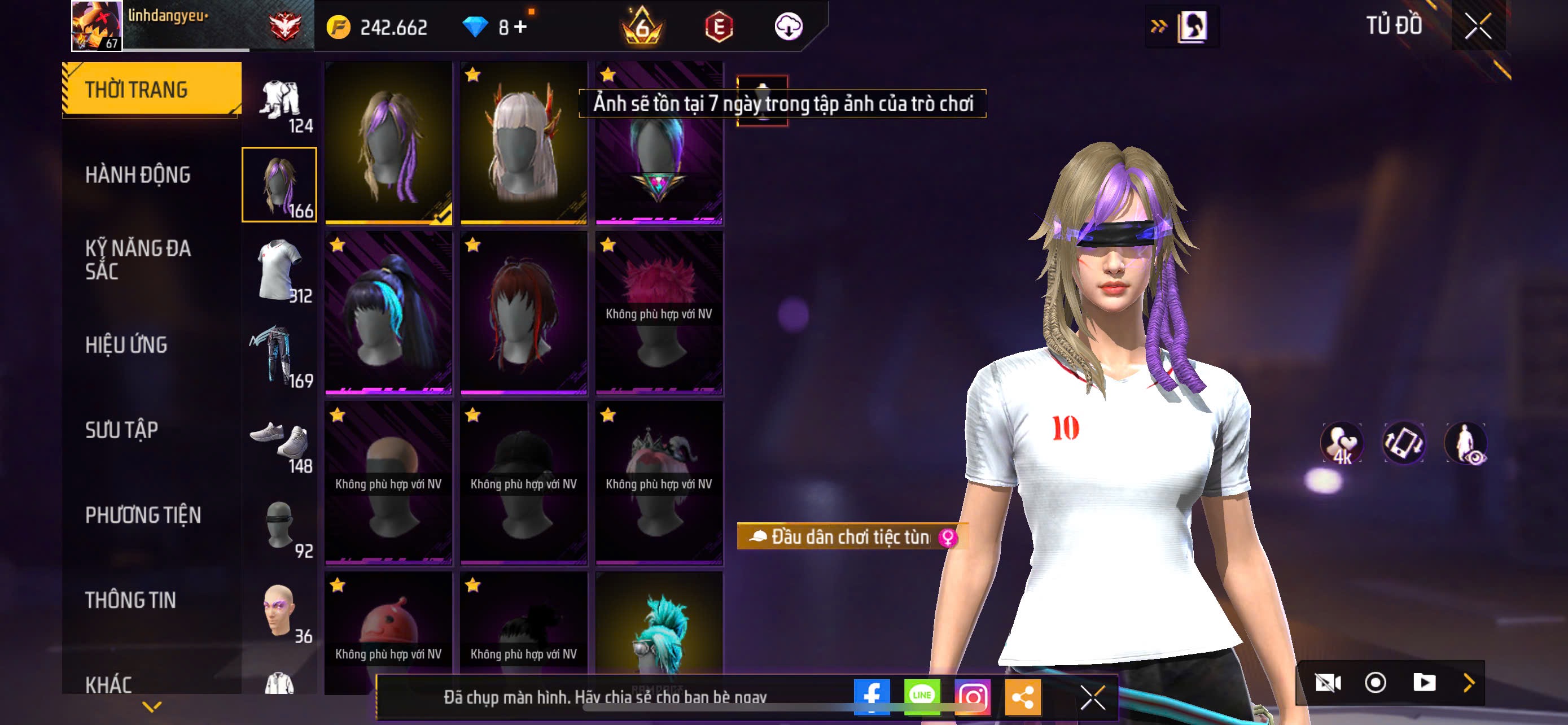The image size is (1568, 725).
Task: Select the black ponytail with cyan streak
Action: coord(388,313)
